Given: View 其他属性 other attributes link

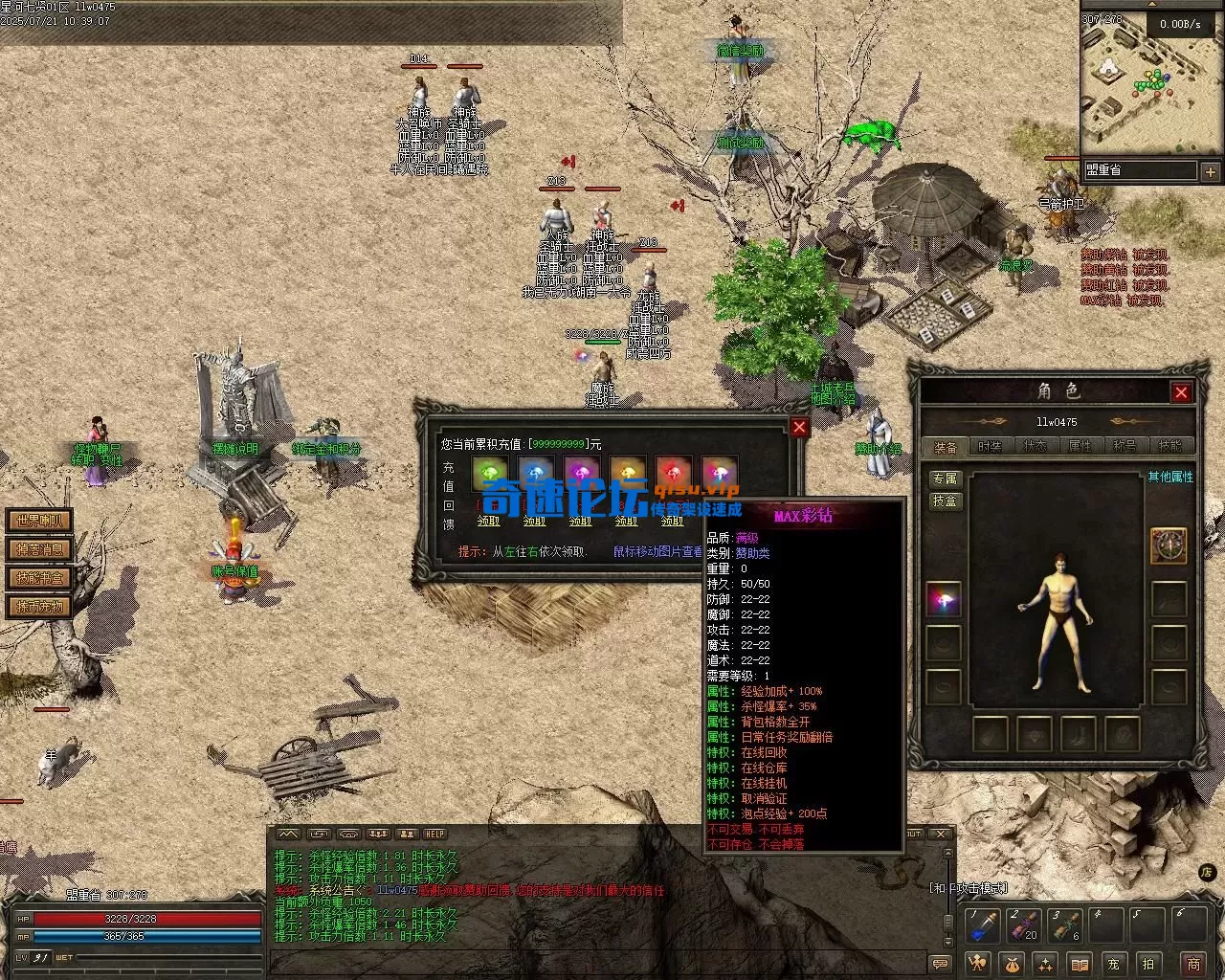Looking at the screenshot, I should point(1170,477).
